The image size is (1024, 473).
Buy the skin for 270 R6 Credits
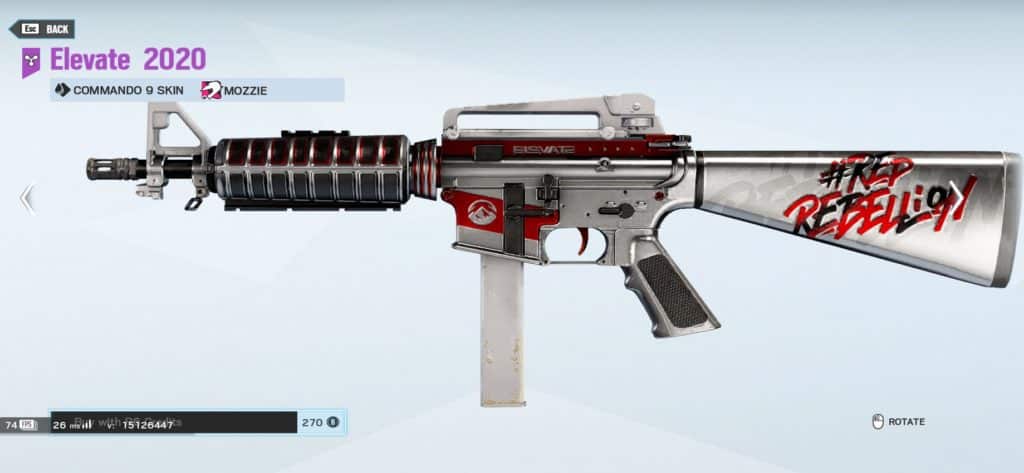pos(320,422)
